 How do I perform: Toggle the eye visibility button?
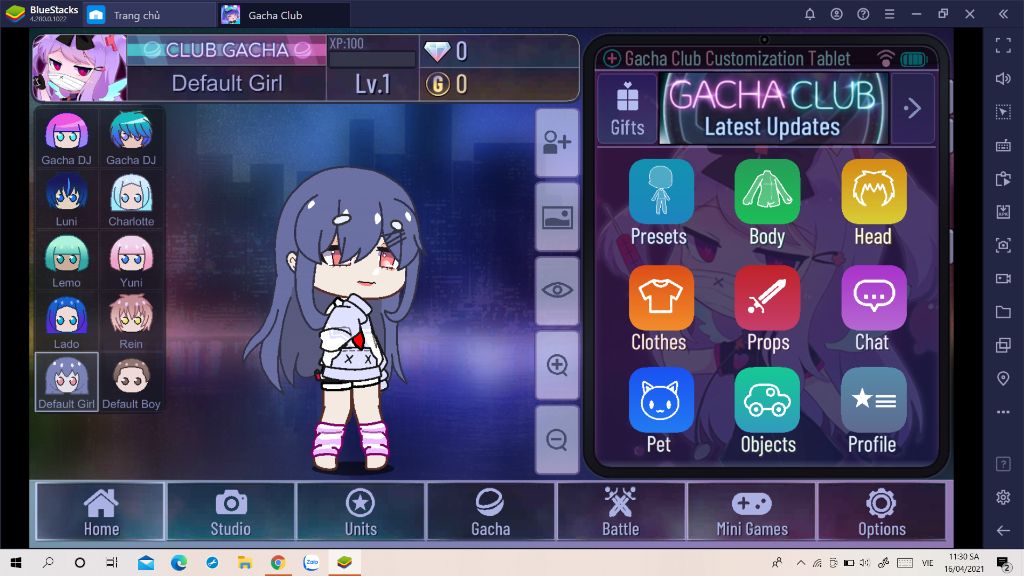[557, 290]
